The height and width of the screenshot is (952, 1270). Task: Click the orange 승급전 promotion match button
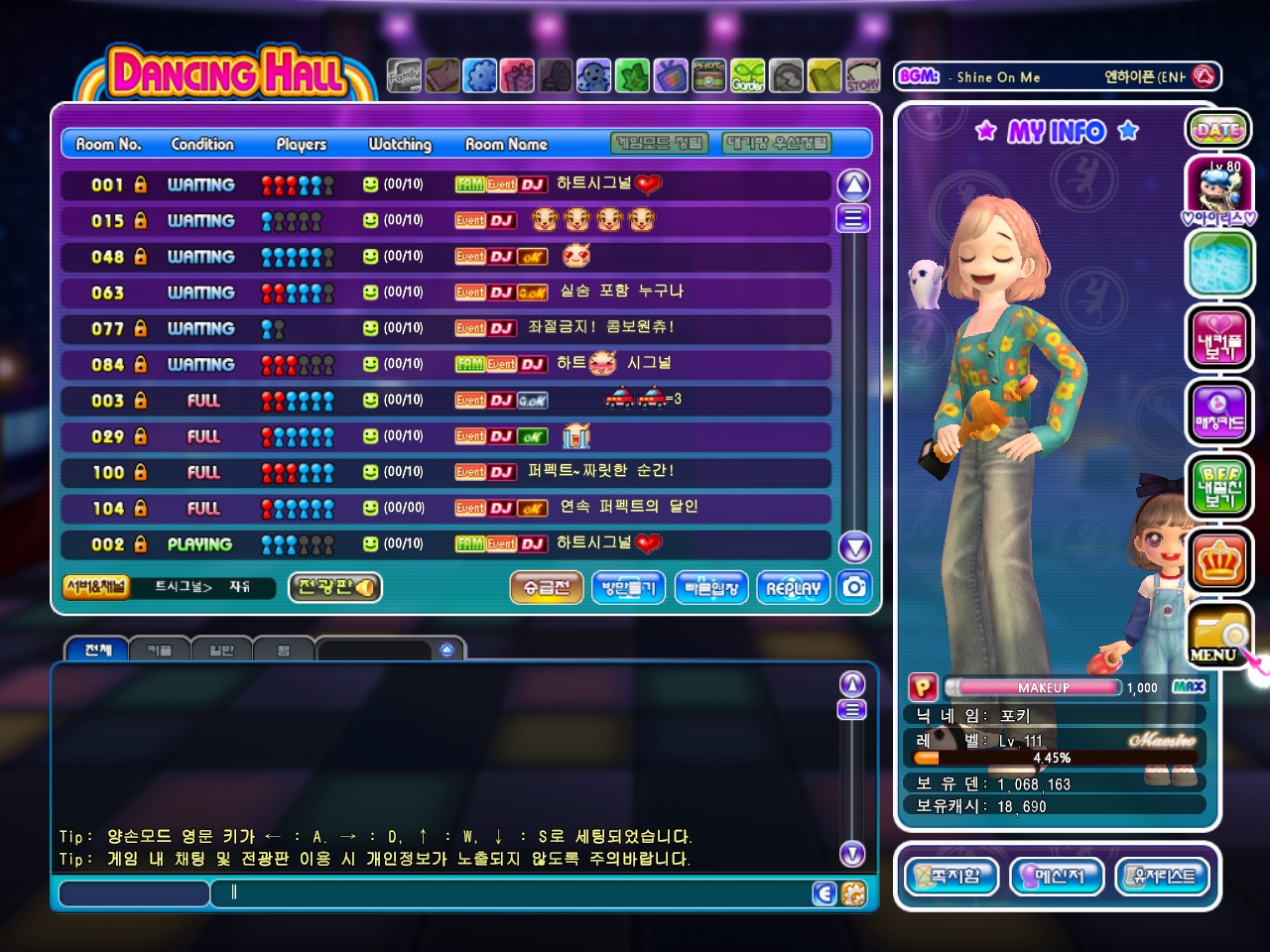(547, 587)
